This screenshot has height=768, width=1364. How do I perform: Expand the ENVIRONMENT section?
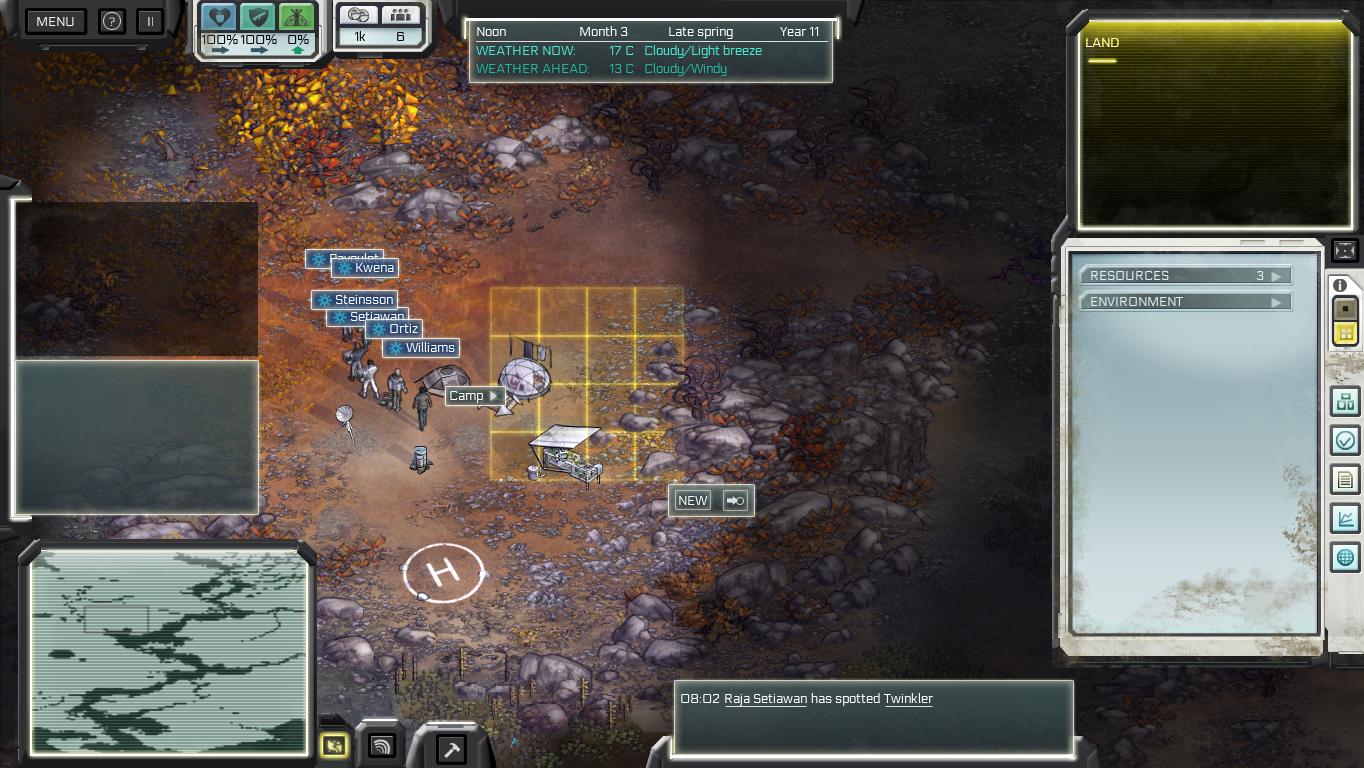1185,302
